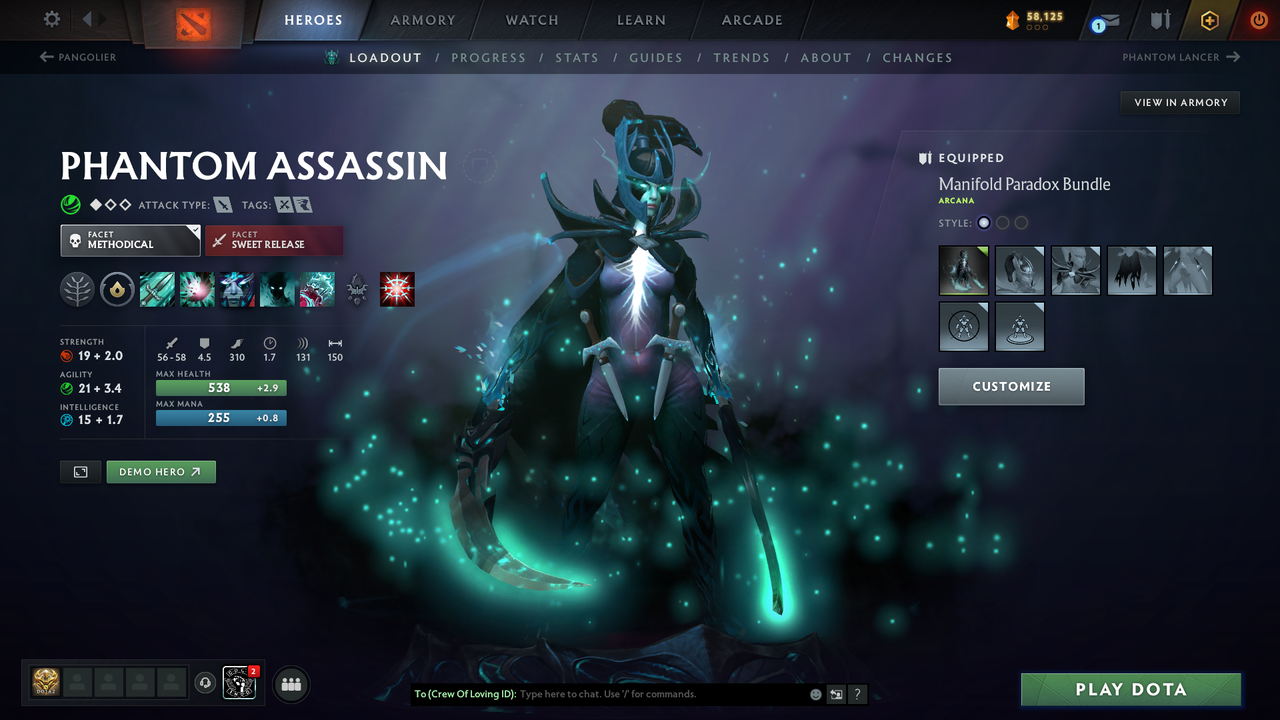View the Blur ability icon
1280x720 pixels.
pos(276,289)
